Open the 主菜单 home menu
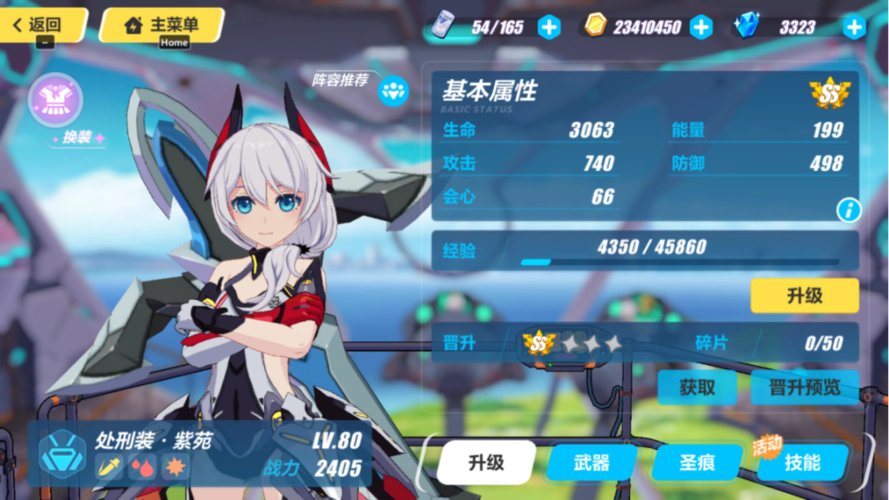The width and height of the screenshot is (889, 500). tap(161, 25)
